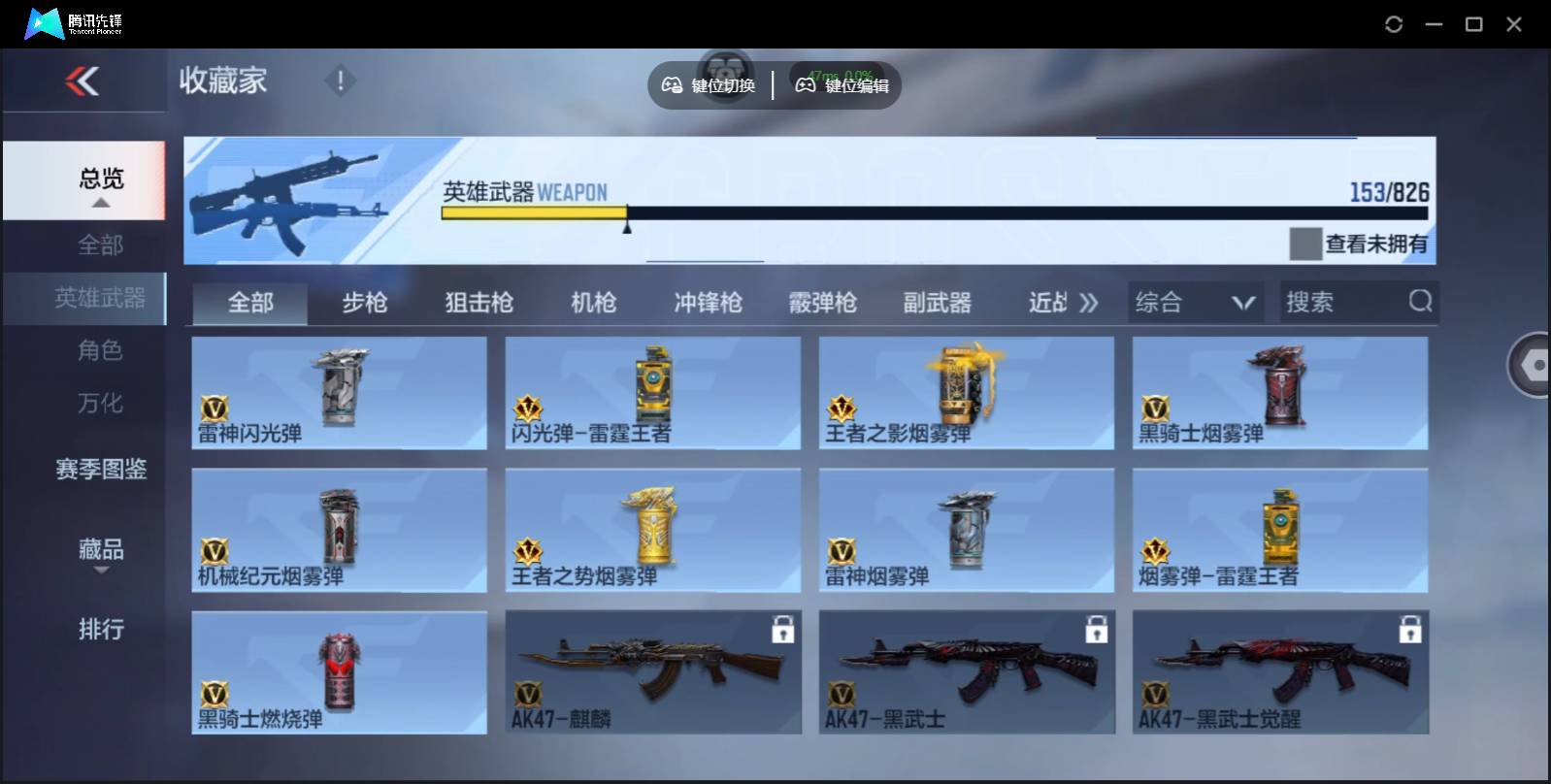Open the exclamation notice beside 收藏家 title

click(x=340, y=82)
